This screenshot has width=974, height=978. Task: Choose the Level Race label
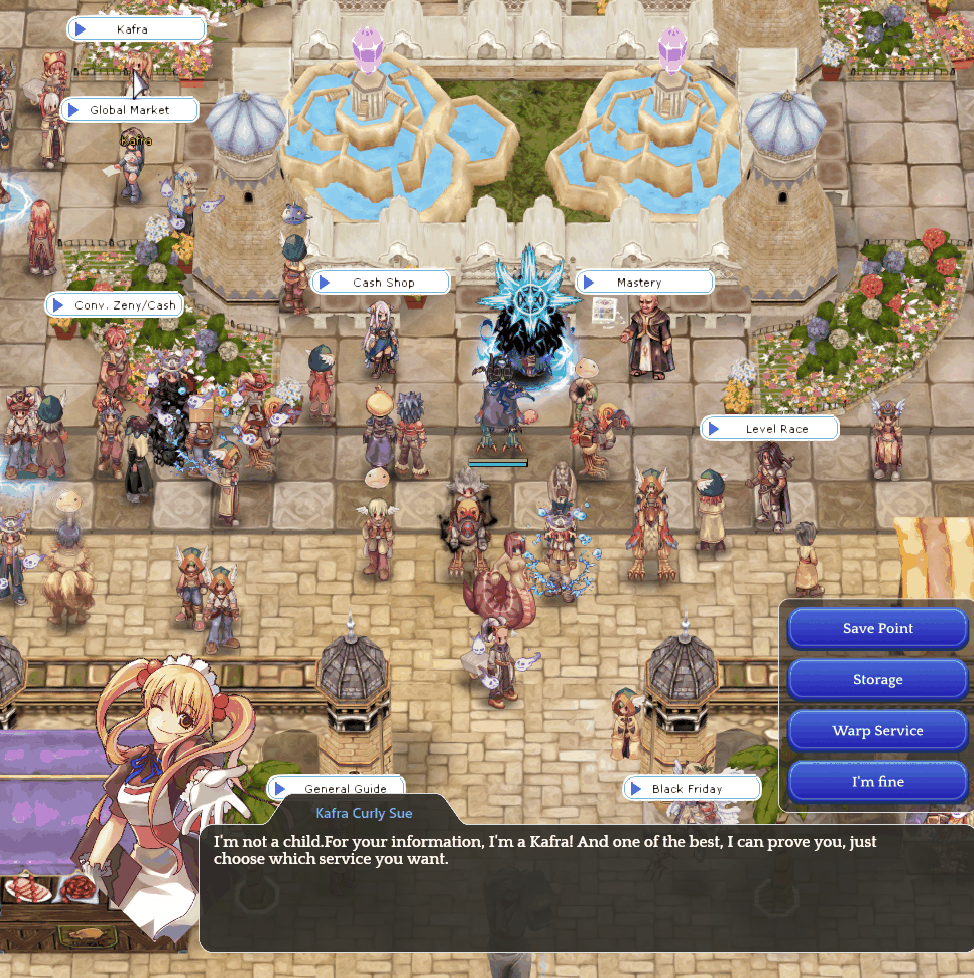(x=770, y=429)
